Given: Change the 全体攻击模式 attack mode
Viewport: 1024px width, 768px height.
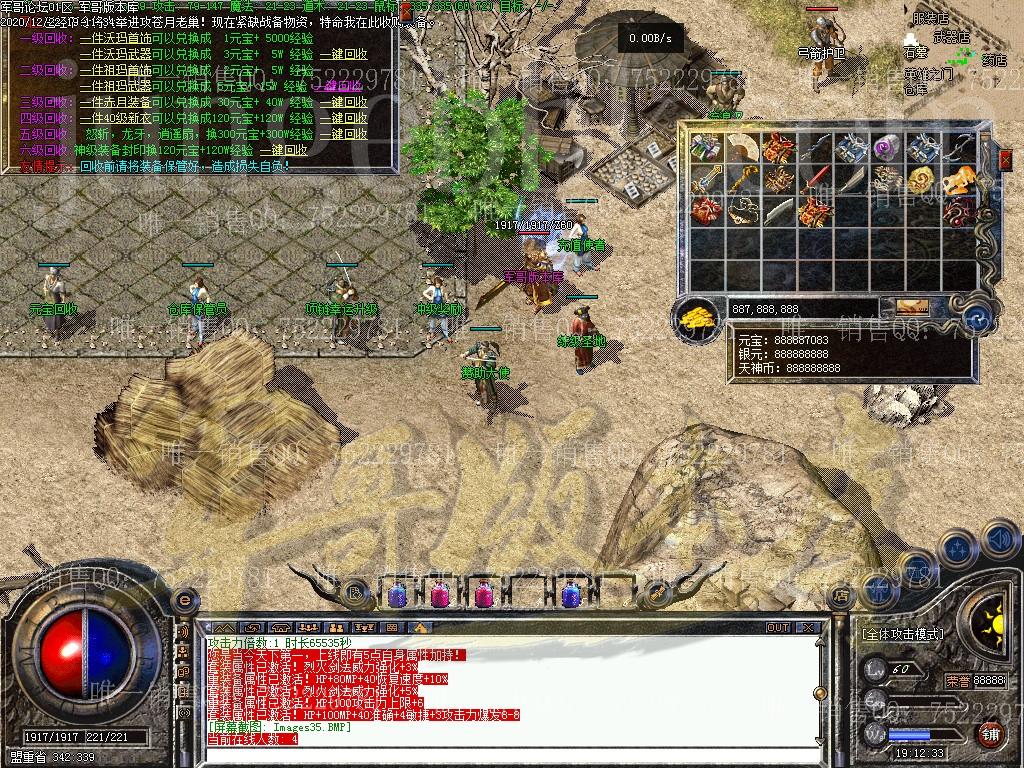Looking at the screenshot, I should 902,633.
